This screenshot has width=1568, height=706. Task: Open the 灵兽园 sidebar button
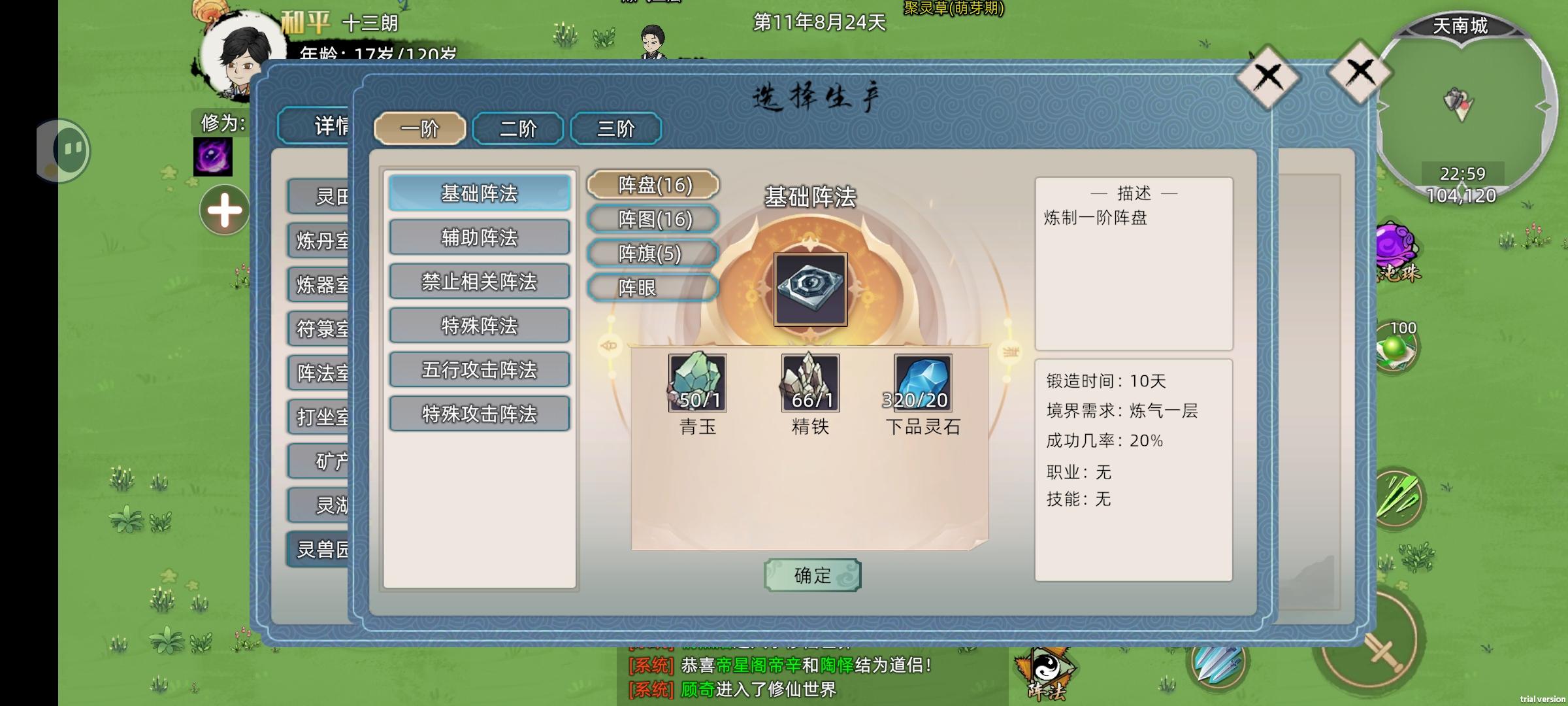[320, 550]
